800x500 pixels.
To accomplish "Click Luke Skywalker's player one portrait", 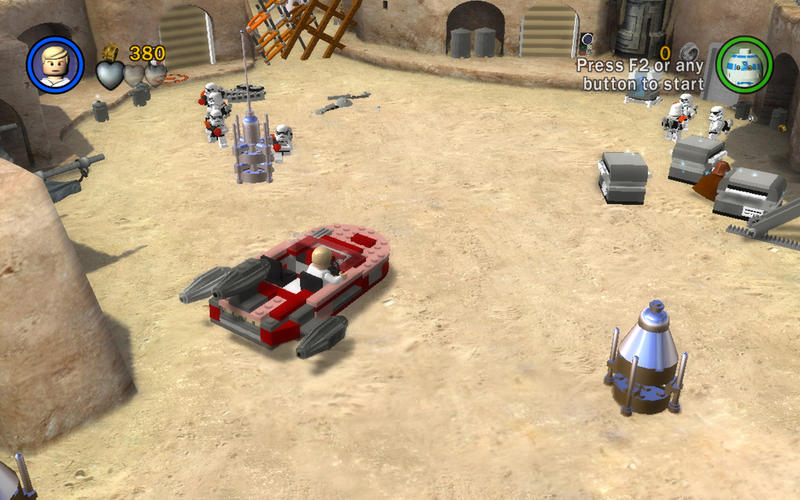I will point(55,63).
